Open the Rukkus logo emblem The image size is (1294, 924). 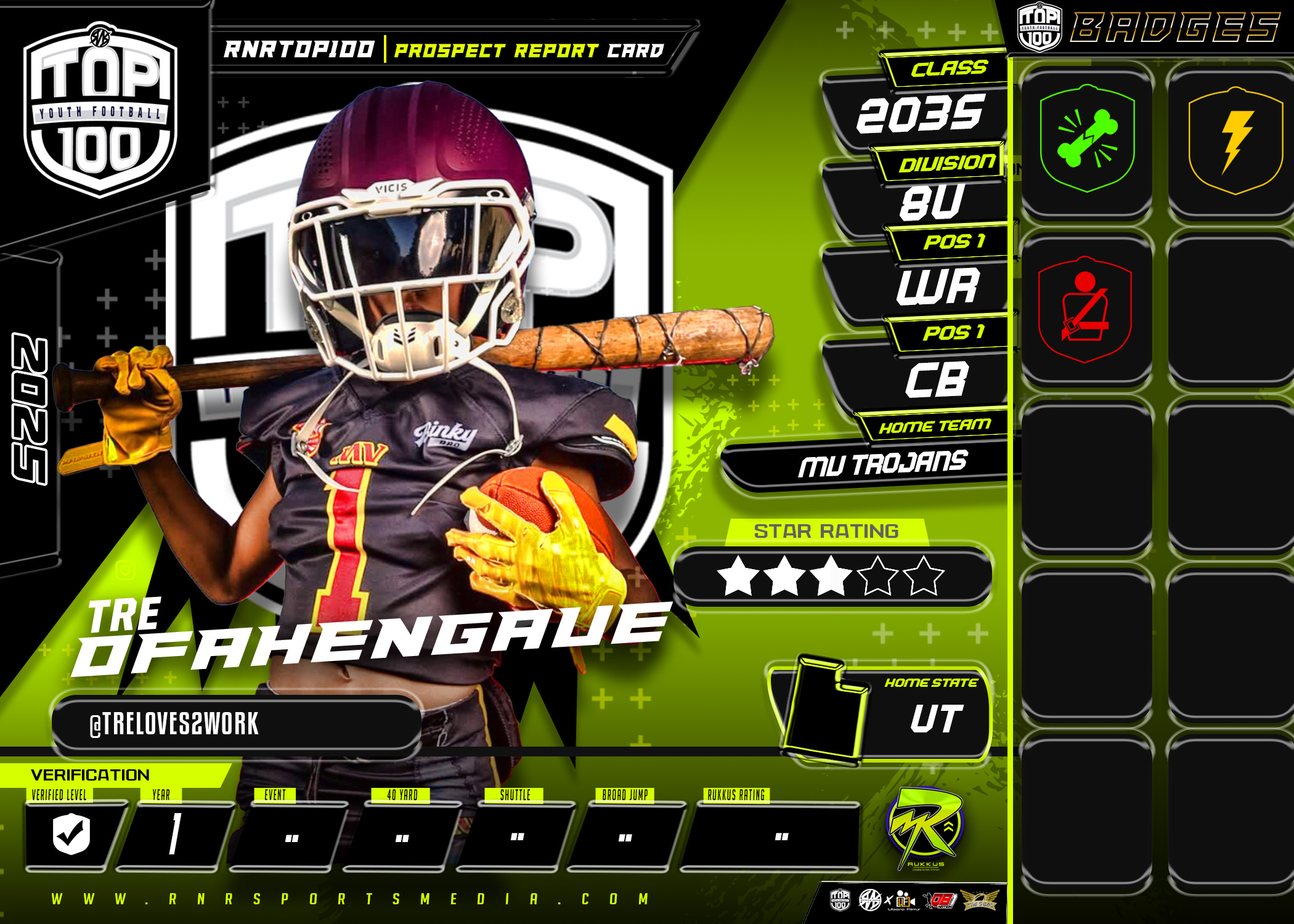[x=924, y=827]
